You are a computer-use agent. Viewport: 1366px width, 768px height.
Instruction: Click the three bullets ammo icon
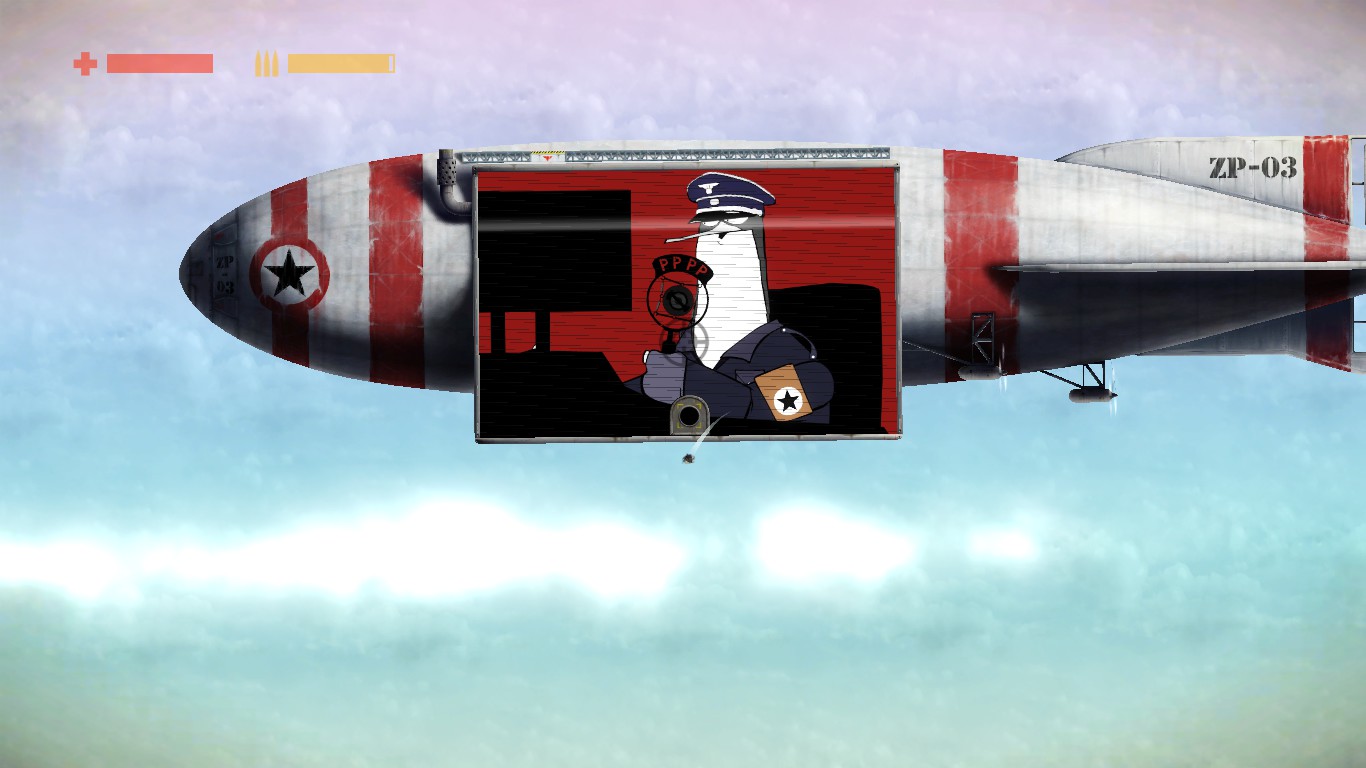coord(264,64)
